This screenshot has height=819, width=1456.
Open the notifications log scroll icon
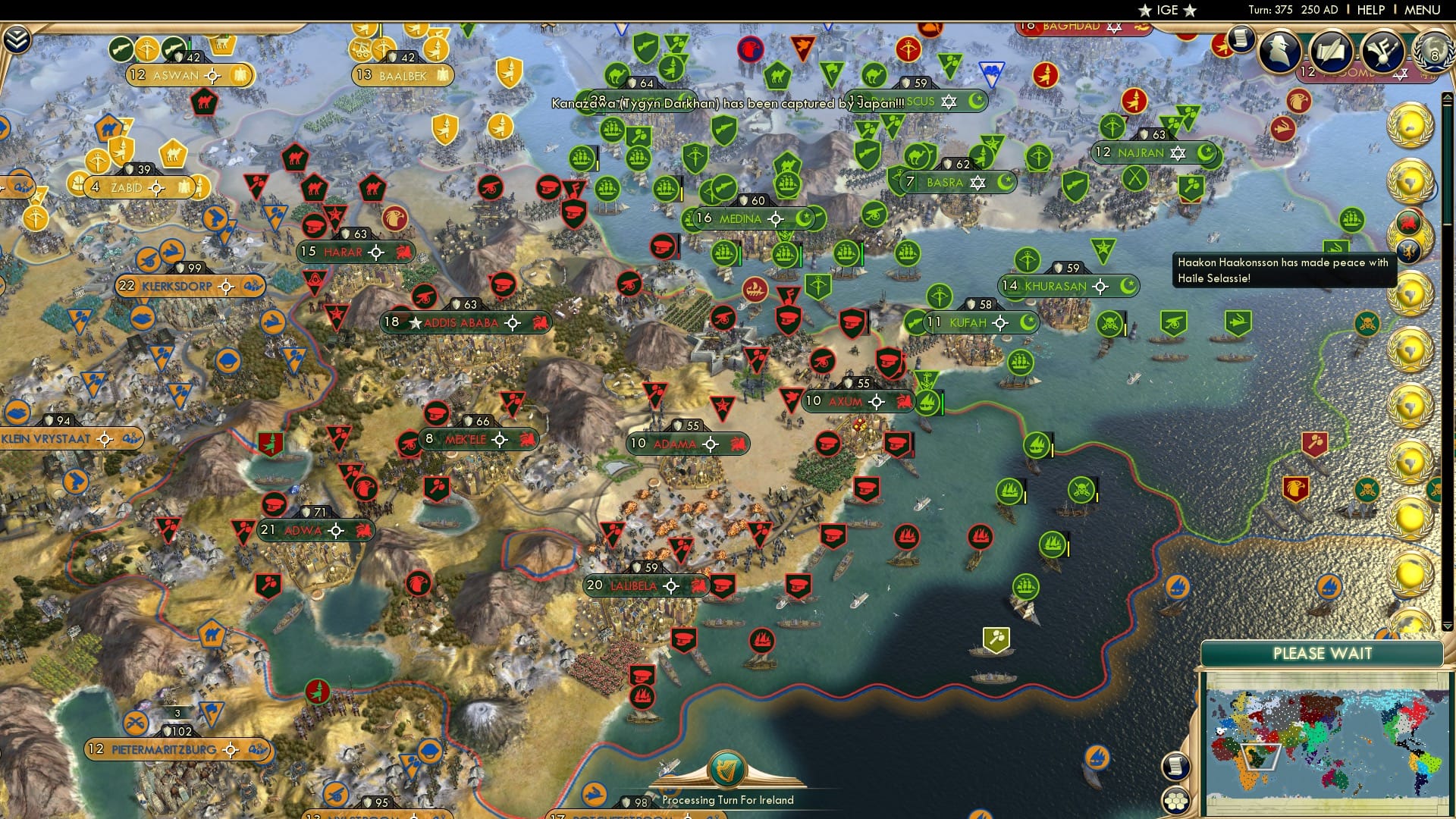click(1241, 39)
